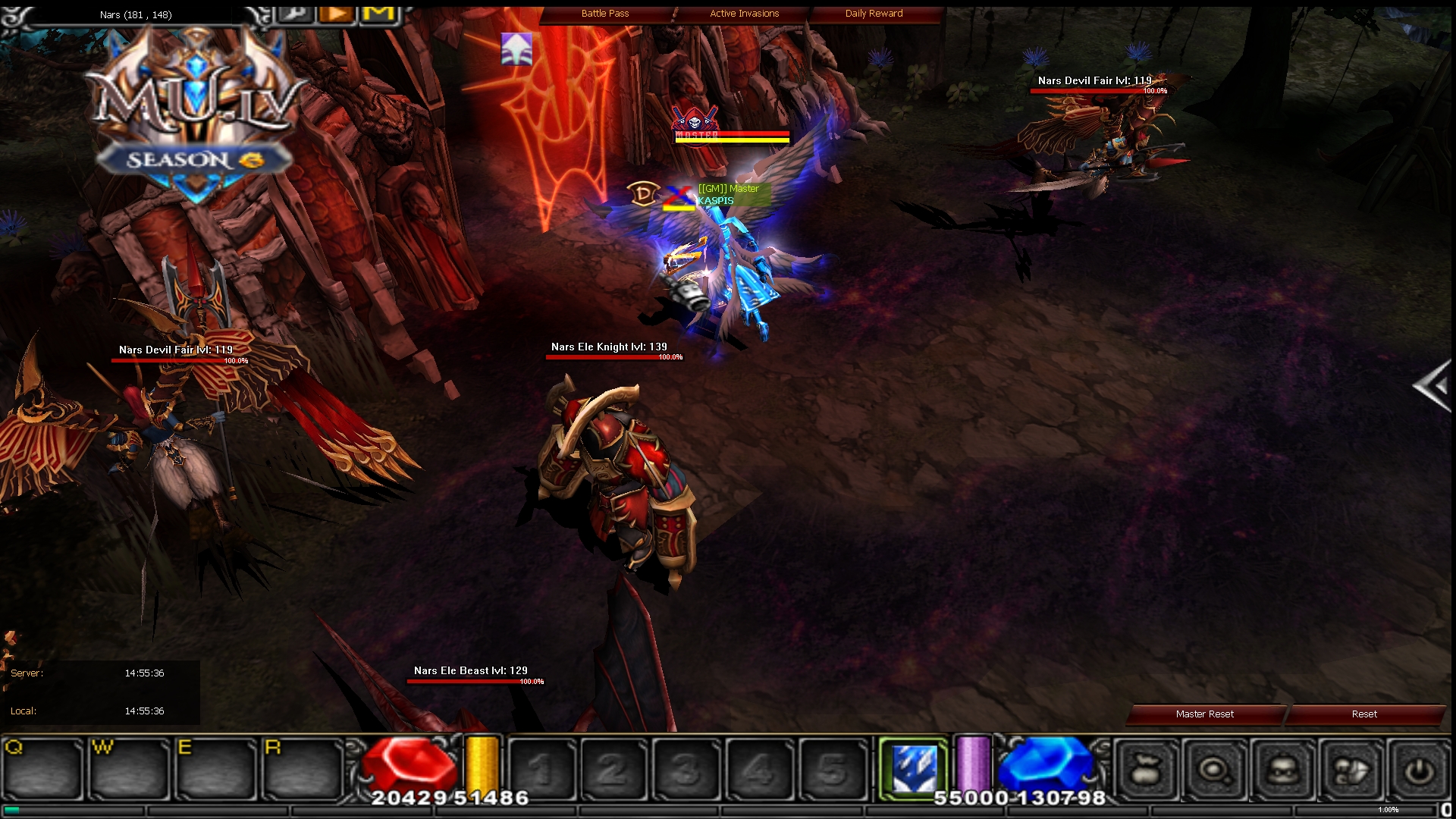Select the purple upgrade arrow icon above the gate
Image resolution: width=1456 pixels, height=819 pixels.
click(x=515, y=50)
